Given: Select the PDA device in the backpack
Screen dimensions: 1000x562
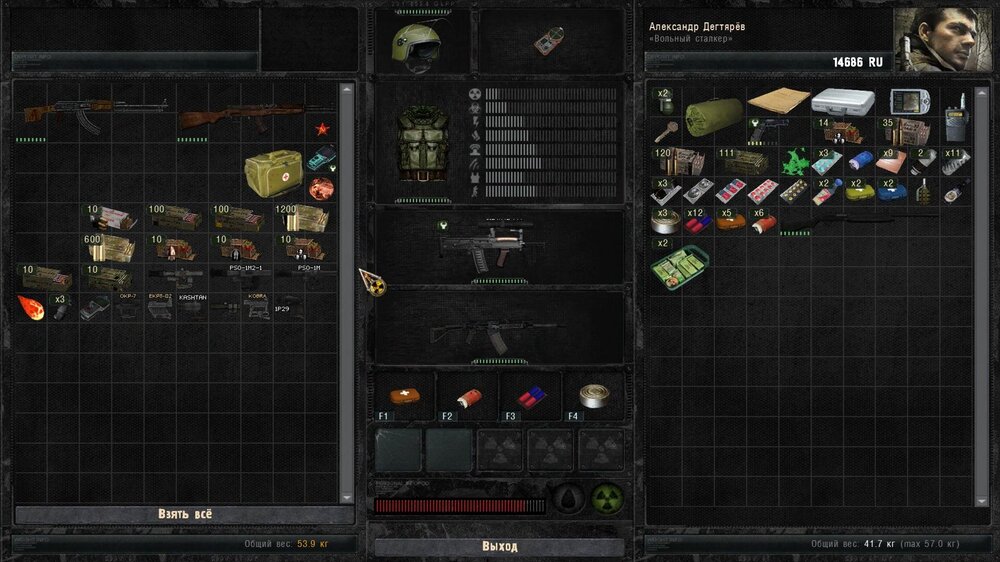Looking at the screenshot, I should click(x=909, y=102).
